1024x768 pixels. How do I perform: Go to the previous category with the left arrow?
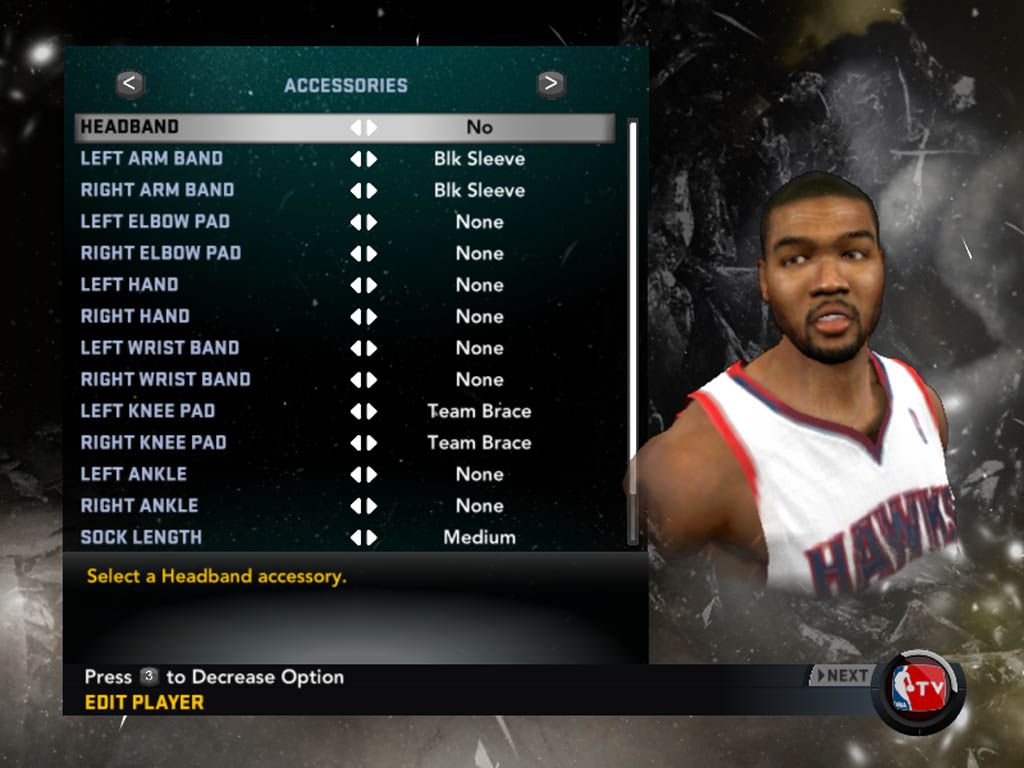pyautogui.click(x=130, y=84)
